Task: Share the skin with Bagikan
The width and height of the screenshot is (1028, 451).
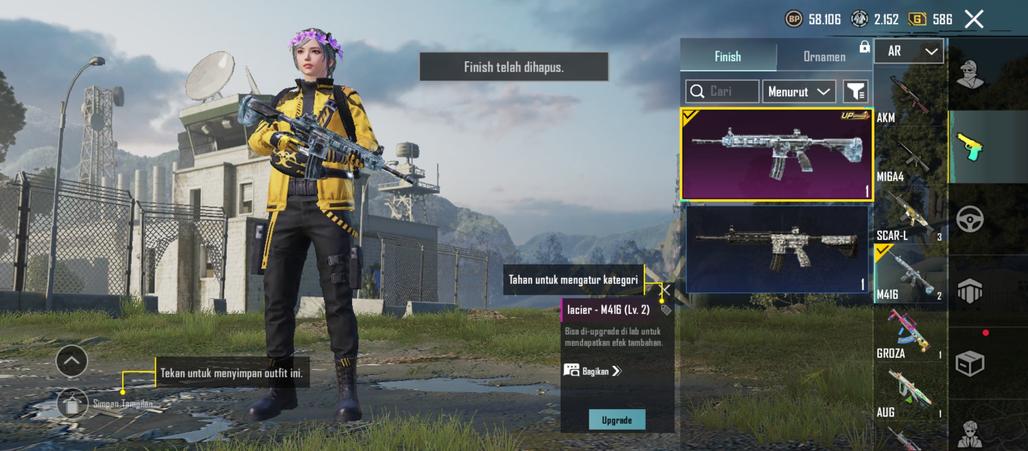Action: click(x=592, y=370)
